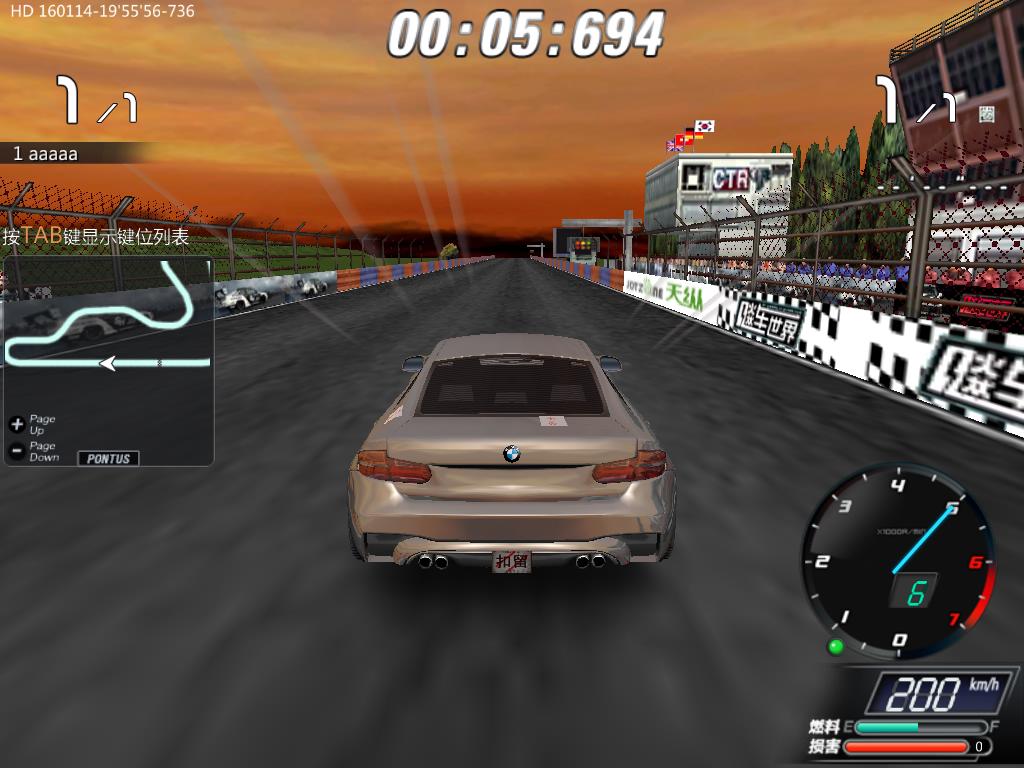Image resolution: width=1024 pixels, height=768 pixels.
Task: Click the white player arrow on the minimap
Action: click(x=107, y=363)
